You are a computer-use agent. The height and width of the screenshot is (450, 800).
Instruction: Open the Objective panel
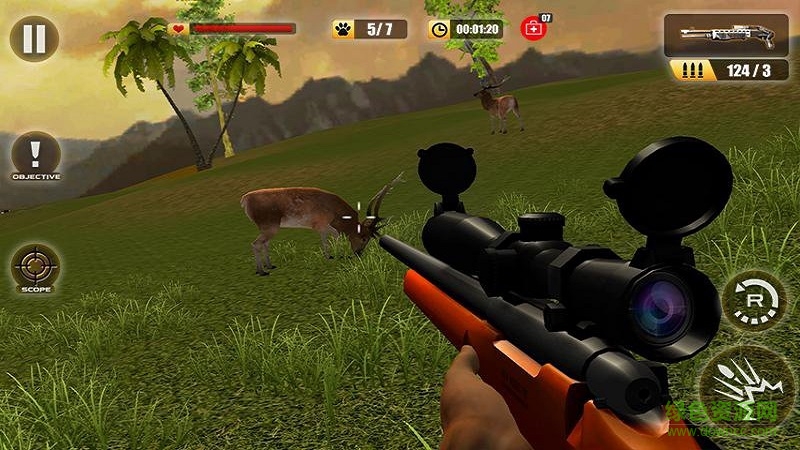pyautogui.click(x=36, y=156)
